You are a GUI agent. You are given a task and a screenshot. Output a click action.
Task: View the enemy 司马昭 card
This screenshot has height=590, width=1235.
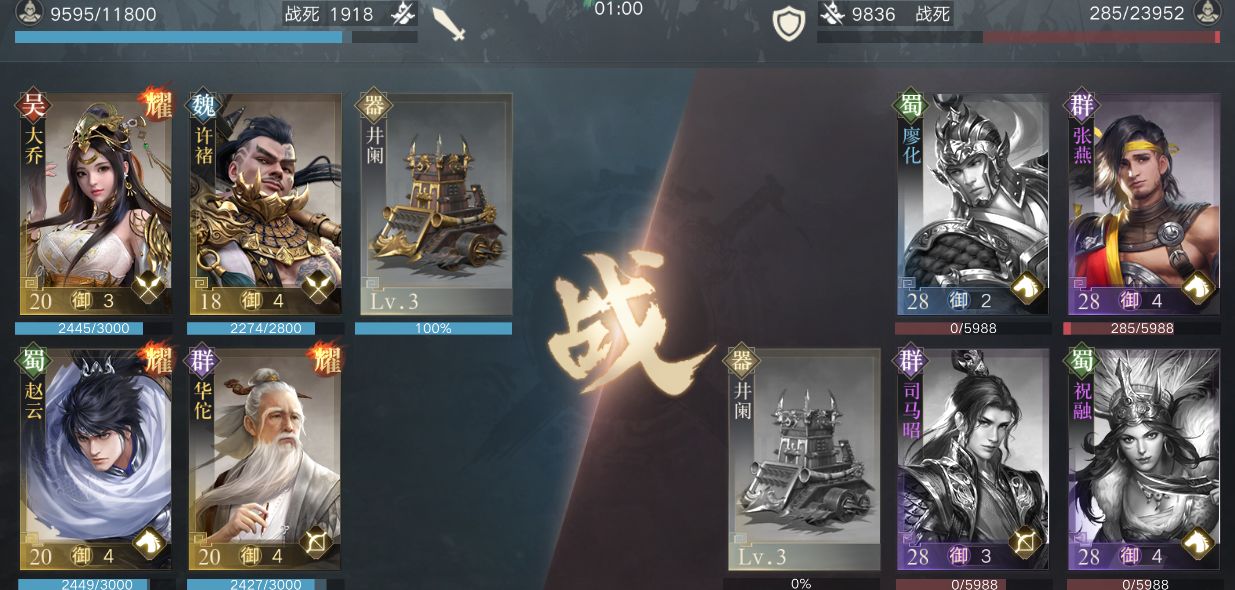(x=973, y=458)
